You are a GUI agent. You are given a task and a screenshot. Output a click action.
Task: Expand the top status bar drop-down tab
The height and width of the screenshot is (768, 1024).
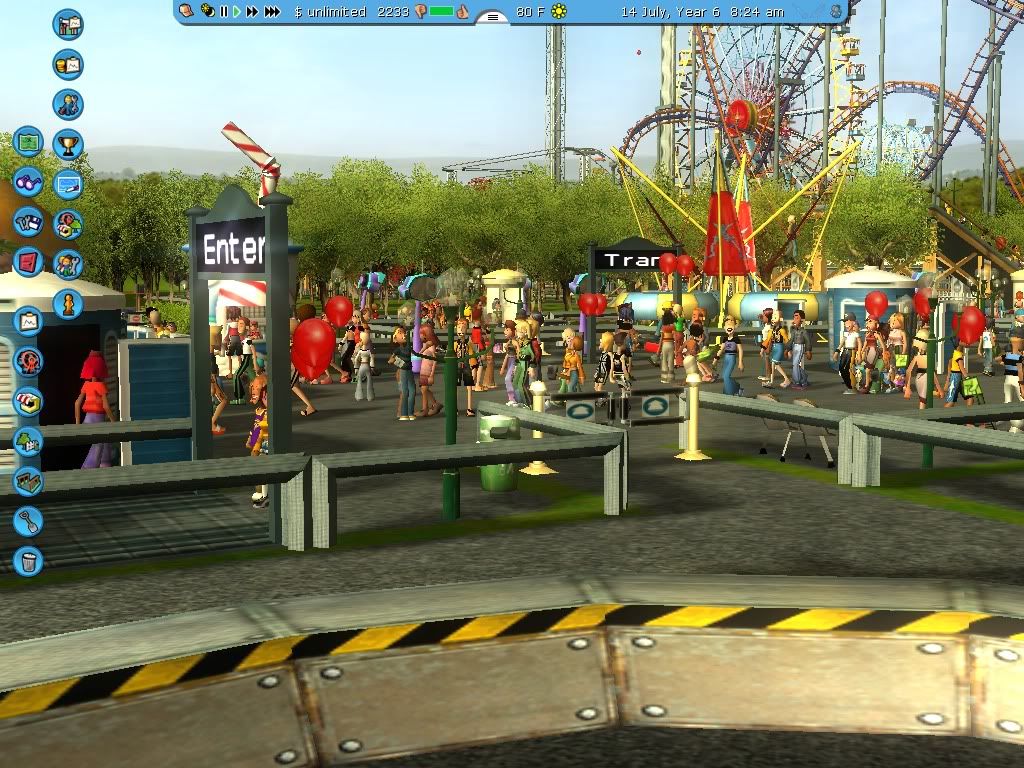(x=491, y=17)
